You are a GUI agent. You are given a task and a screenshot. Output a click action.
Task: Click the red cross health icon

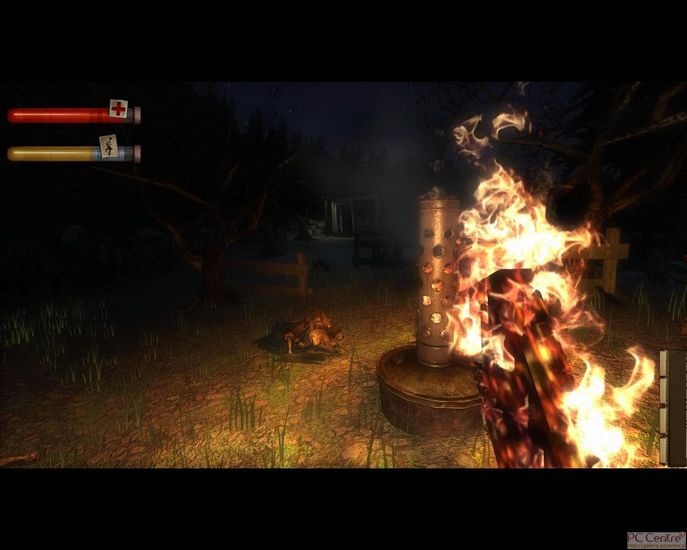coord(119,109)
